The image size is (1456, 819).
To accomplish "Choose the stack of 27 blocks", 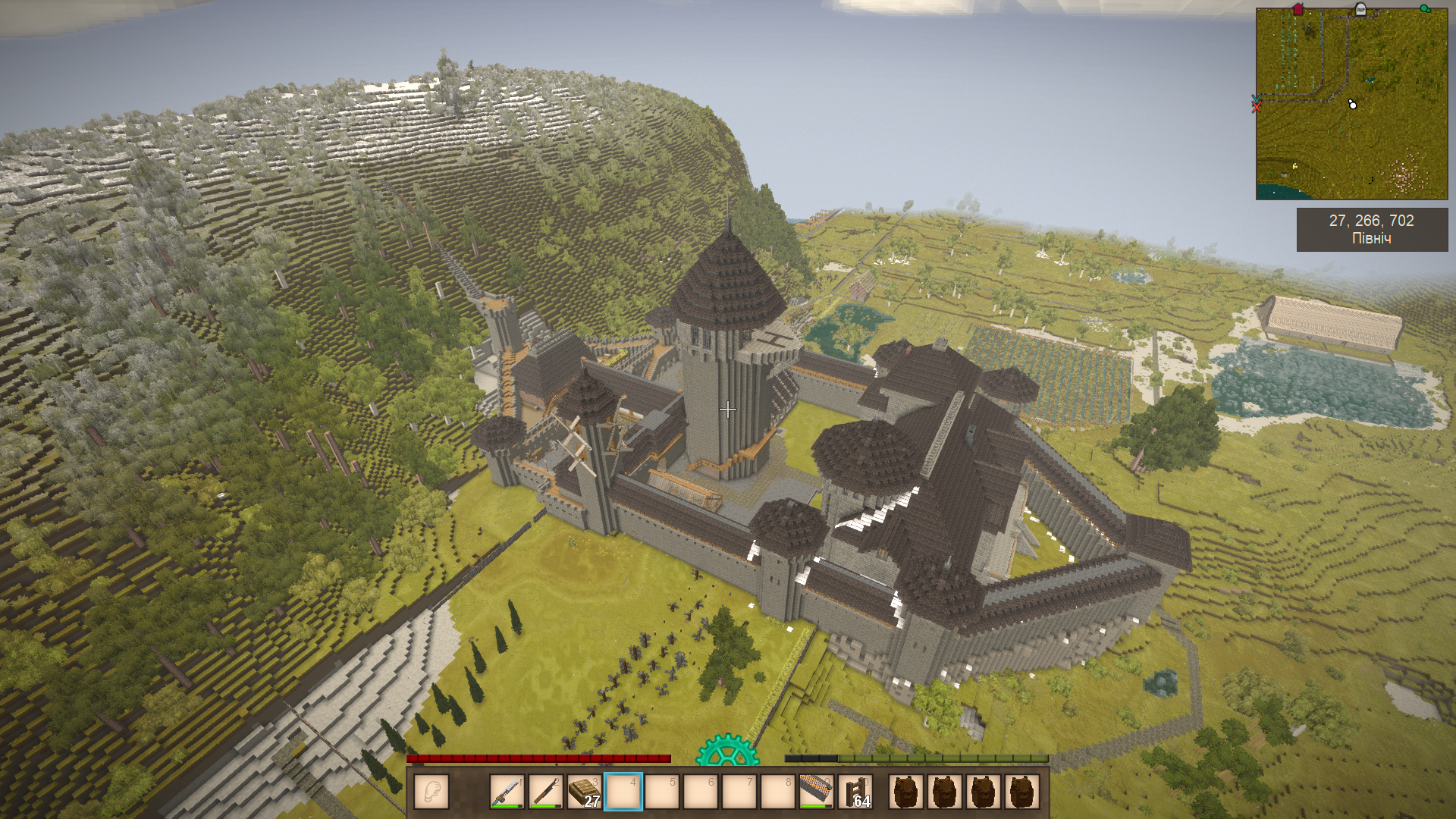I will (585, 792).
